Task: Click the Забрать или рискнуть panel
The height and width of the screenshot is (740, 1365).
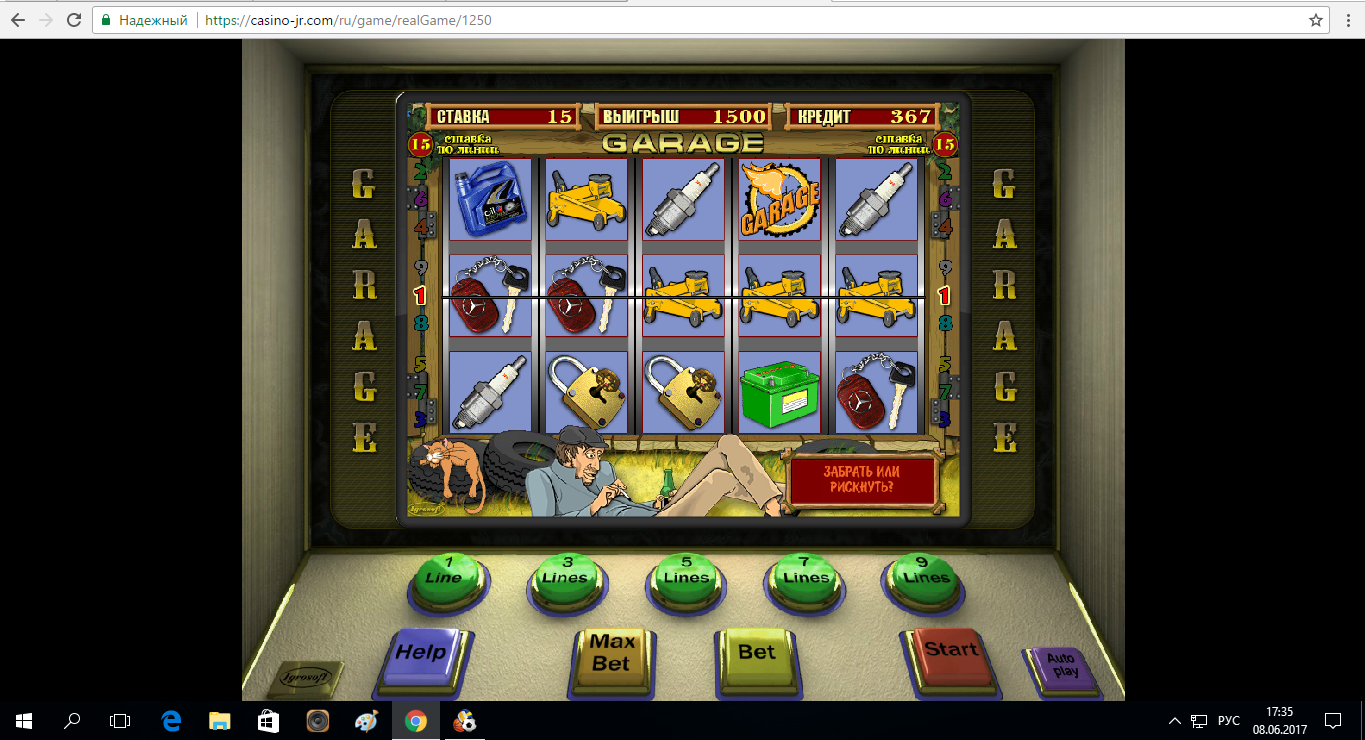Action: click(x=863, y=480)
